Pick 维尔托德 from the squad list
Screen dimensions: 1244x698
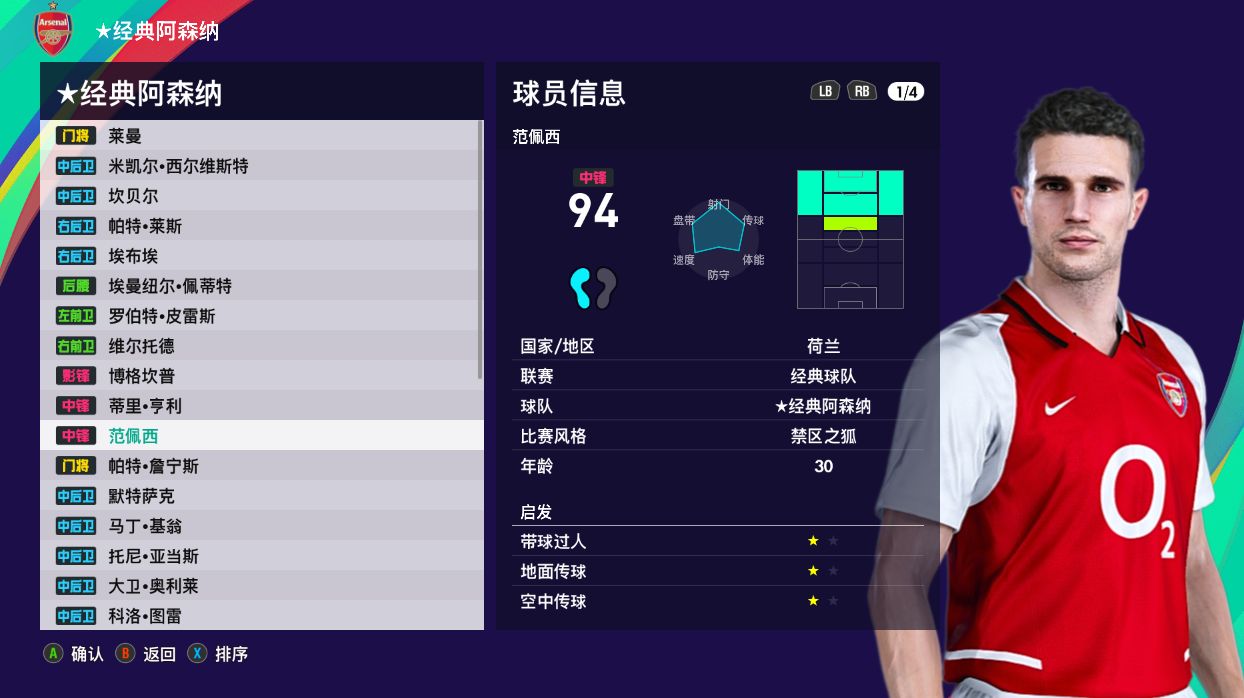click(260, 346)
